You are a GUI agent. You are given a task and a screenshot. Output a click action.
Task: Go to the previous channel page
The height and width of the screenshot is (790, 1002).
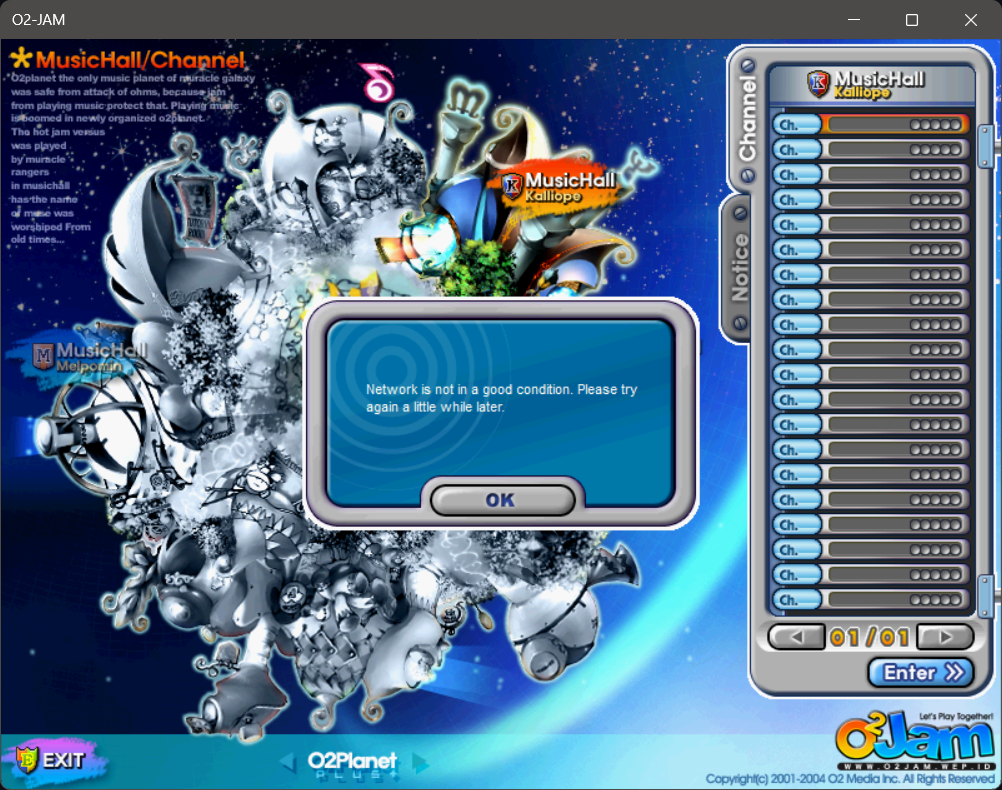pyautogui.click(x=797, y=636)
